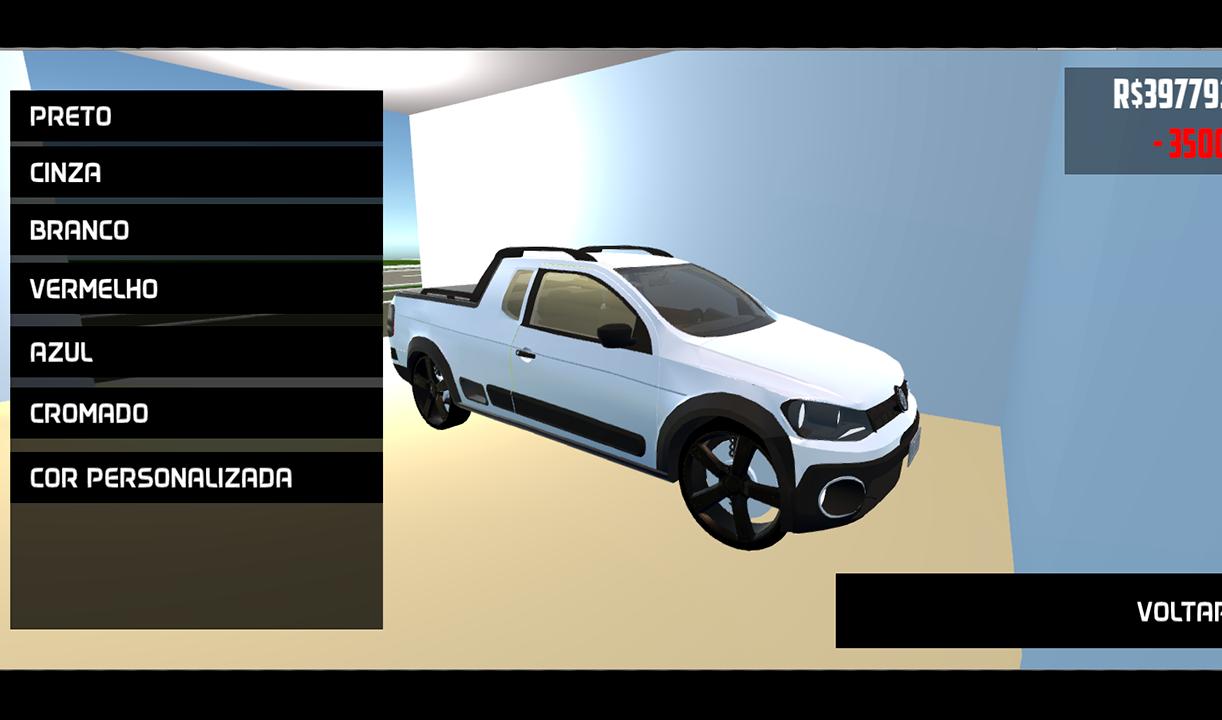
Task: Select the AZUL color entry
Action: pos(196,352)
